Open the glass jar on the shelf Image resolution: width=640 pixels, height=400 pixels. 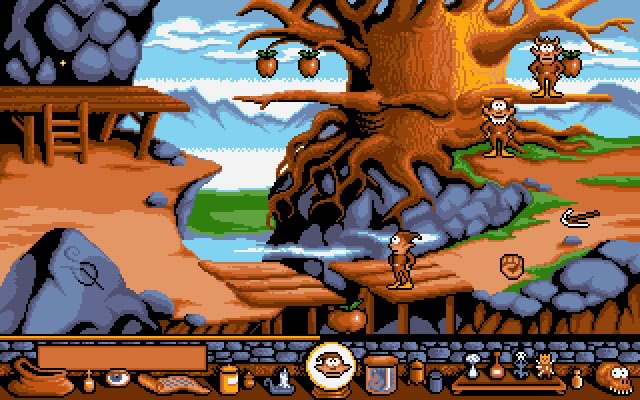click(378, 372)
